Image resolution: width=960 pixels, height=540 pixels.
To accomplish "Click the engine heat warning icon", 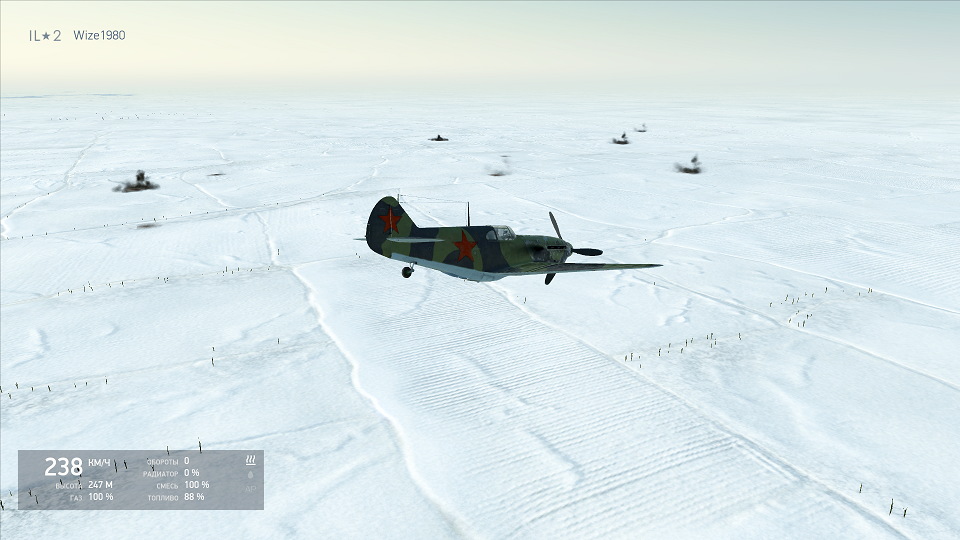I will tap(251, 460).
